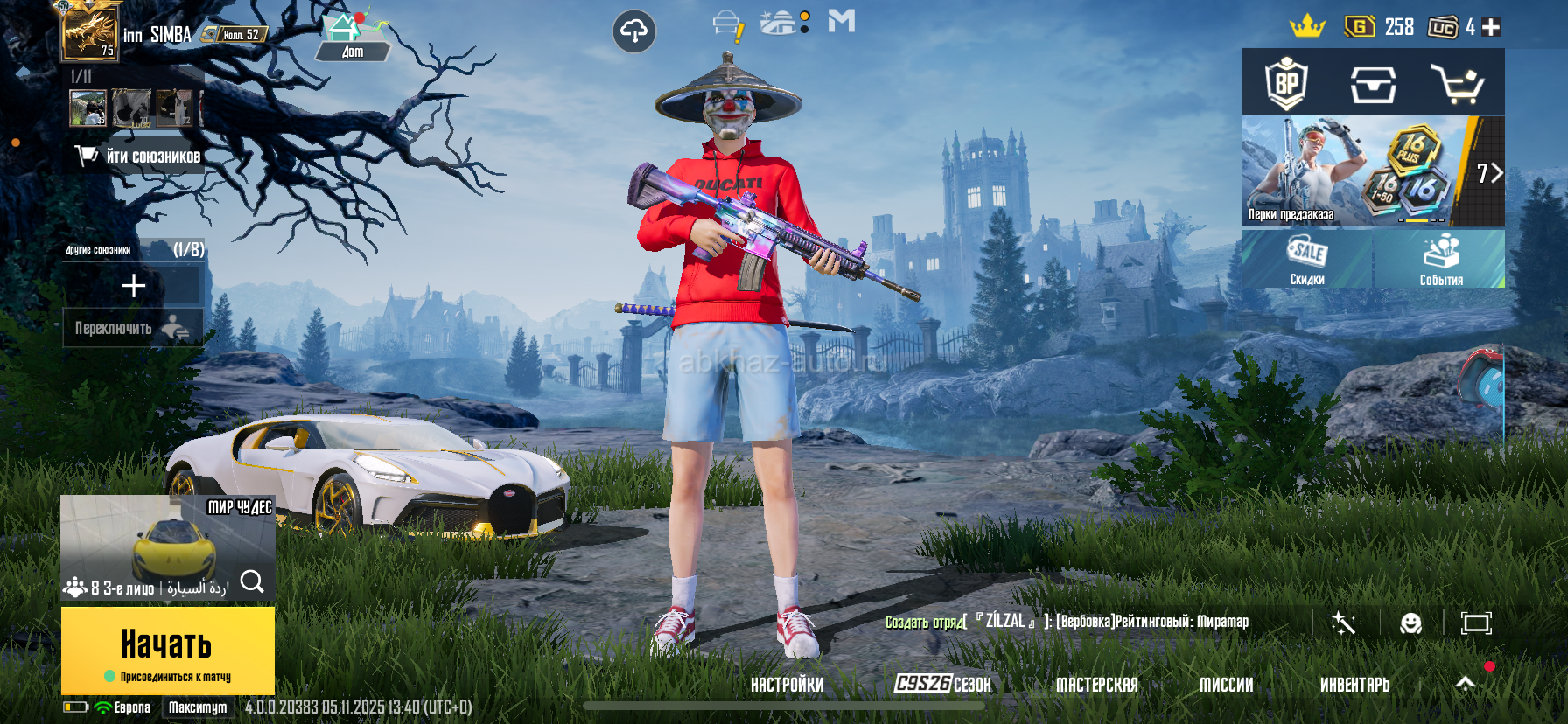Open the Настройки menu
This screenshot has width=1568, height=724.
787,685
